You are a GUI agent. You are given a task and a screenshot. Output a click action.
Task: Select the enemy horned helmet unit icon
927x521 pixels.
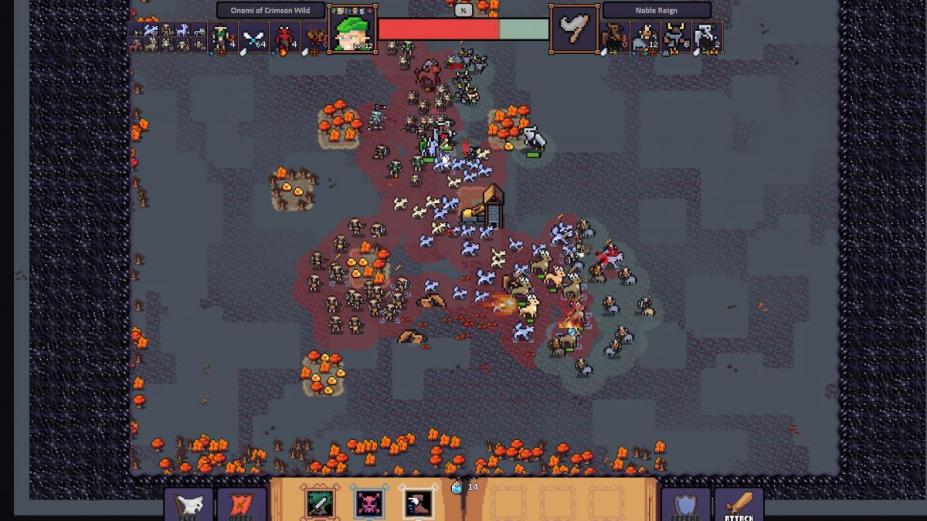[675, 38]
